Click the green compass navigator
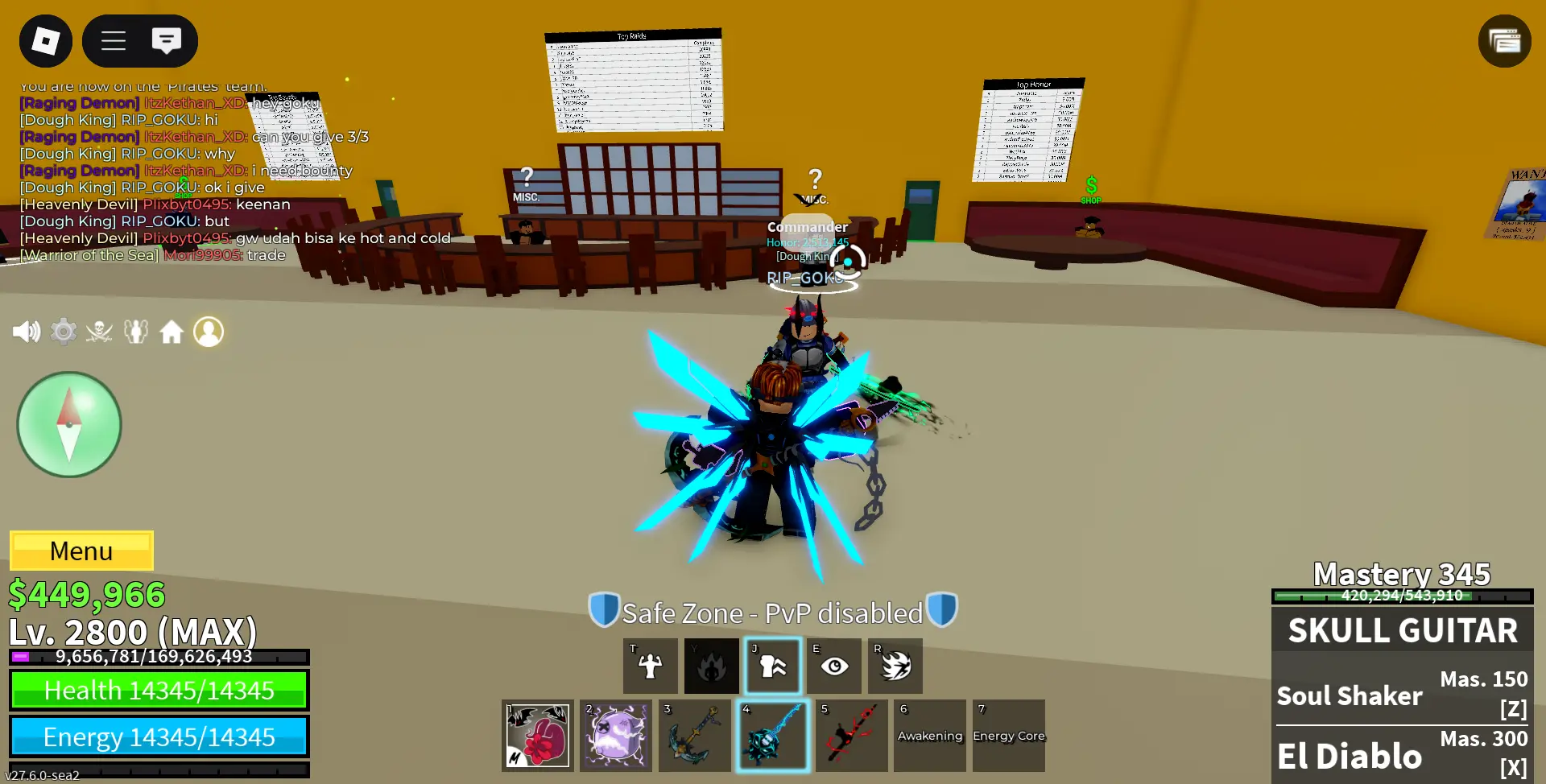The height and width of the screenshot is (784, 1546). coord(68,424)
